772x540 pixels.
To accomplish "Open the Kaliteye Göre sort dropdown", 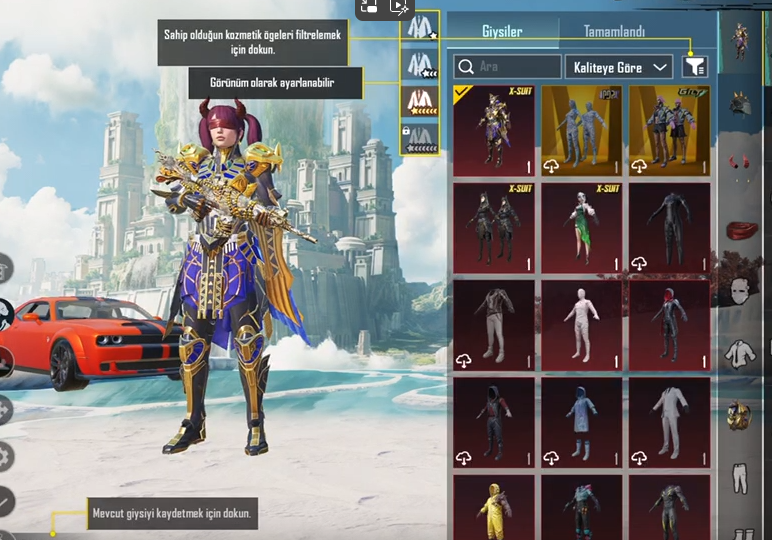I will click(x=618, y=67).
